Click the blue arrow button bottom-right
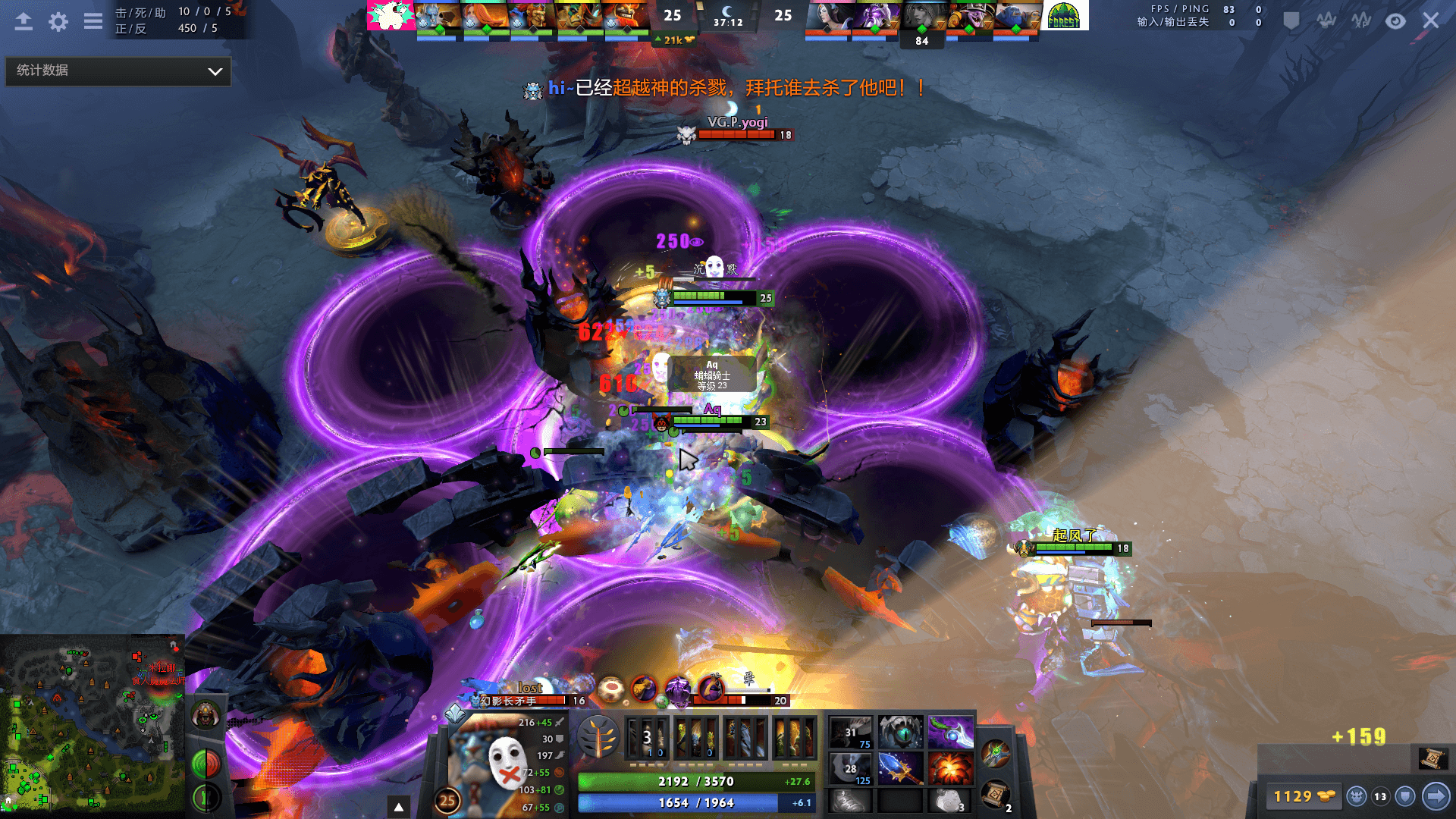 (1438, 796)
